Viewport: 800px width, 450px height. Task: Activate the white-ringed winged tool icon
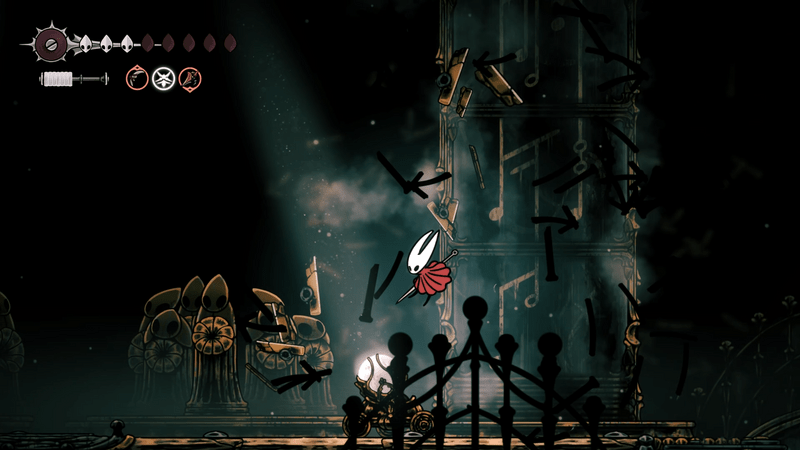[x=163, y=77]
